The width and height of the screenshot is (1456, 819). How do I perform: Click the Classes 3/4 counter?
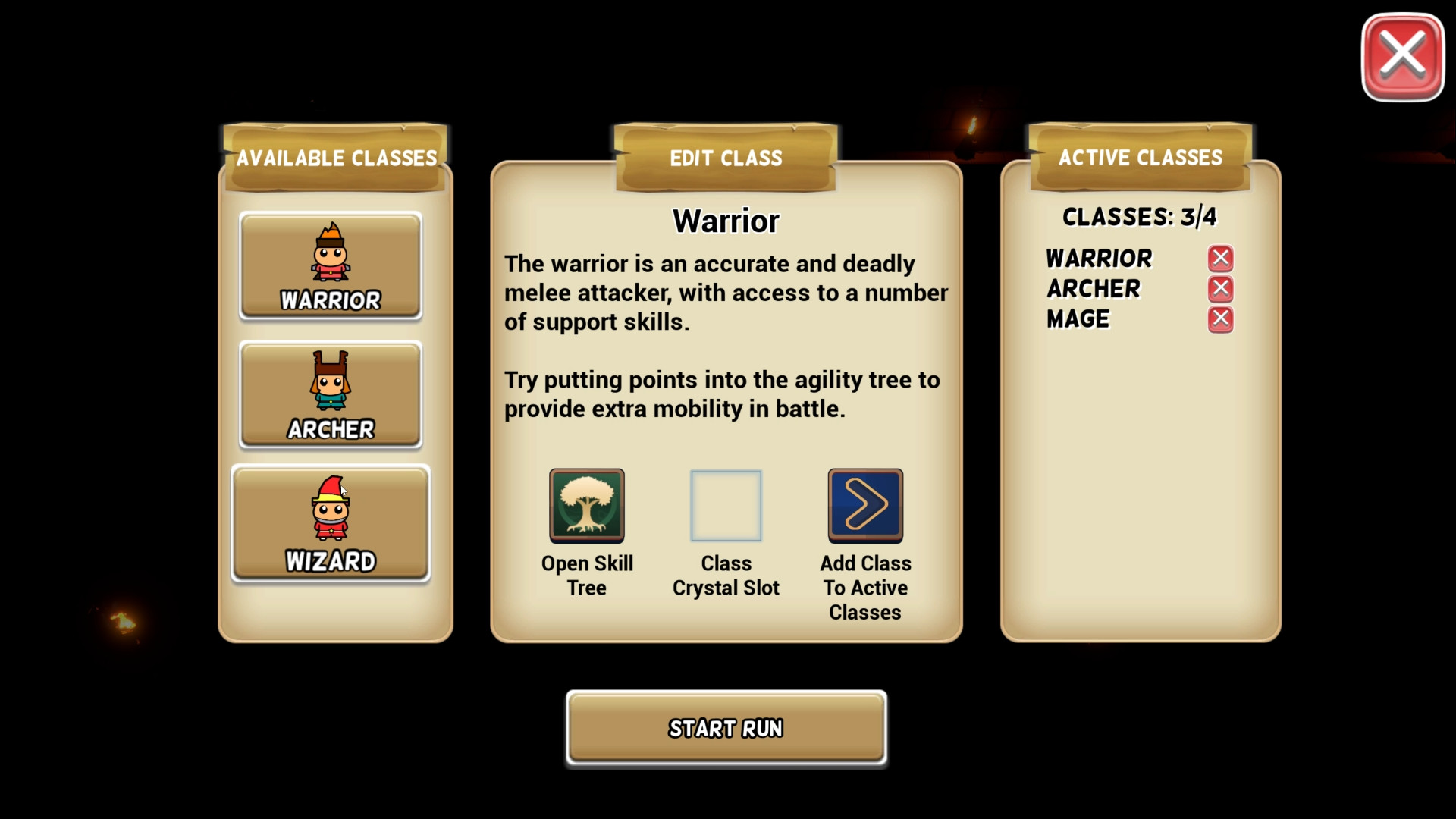point(1138,217)
